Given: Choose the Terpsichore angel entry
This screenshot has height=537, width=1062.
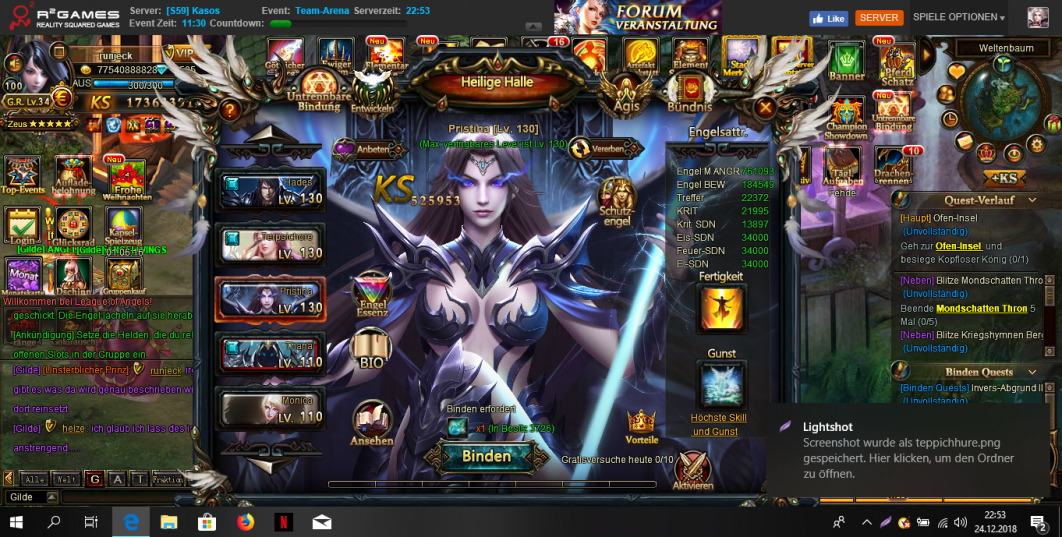Looking at the screenshot, I should point(271,244).
